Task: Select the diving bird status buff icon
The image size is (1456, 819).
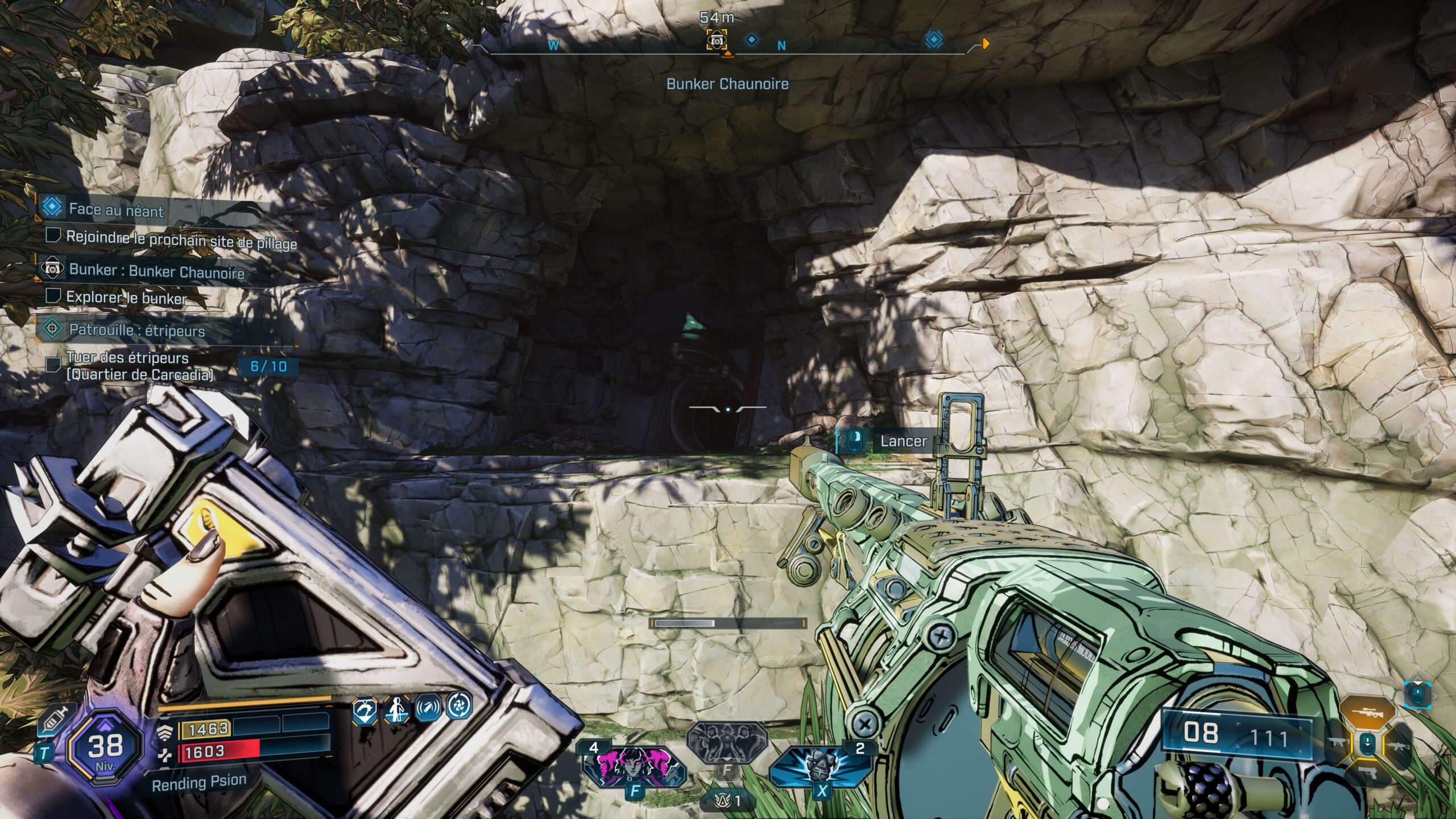Action: tap(365, 711)
